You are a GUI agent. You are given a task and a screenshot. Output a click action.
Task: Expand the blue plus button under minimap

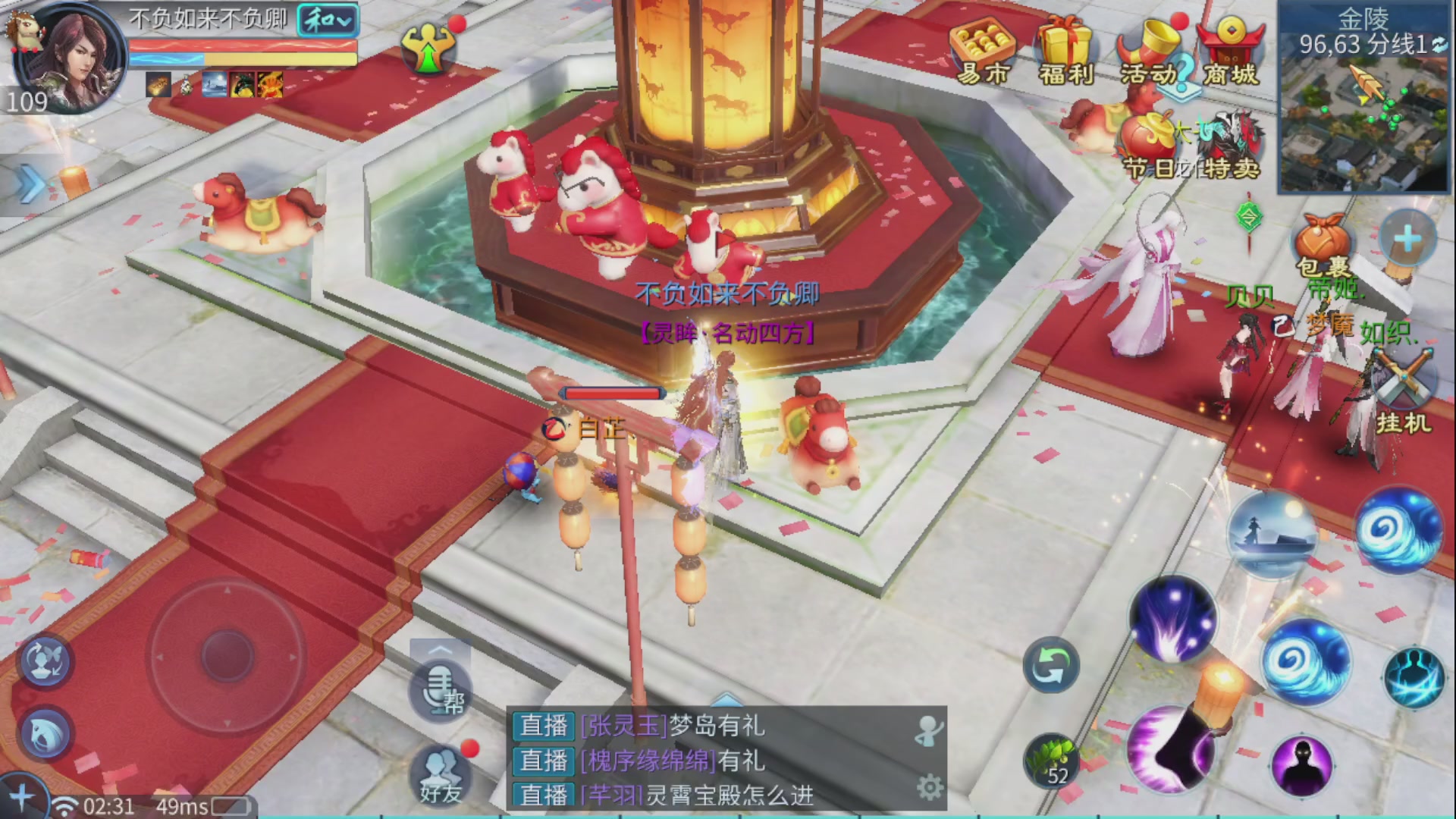1407,240
